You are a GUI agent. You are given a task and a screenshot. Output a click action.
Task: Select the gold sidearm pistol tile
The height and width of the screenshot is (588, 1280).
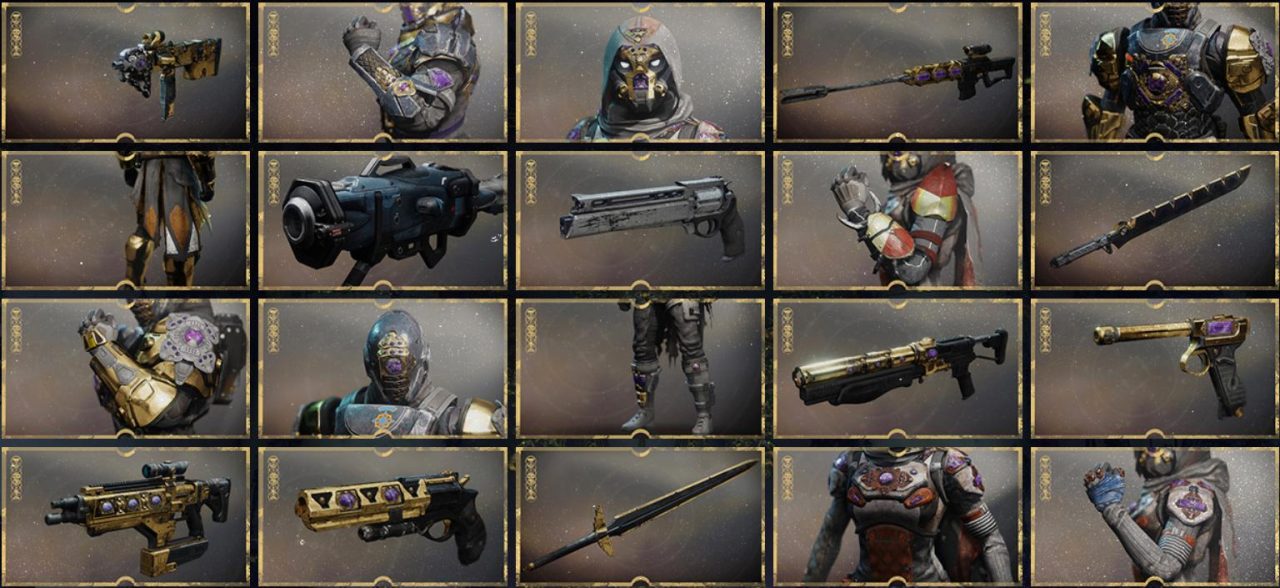pos(1155,368)
